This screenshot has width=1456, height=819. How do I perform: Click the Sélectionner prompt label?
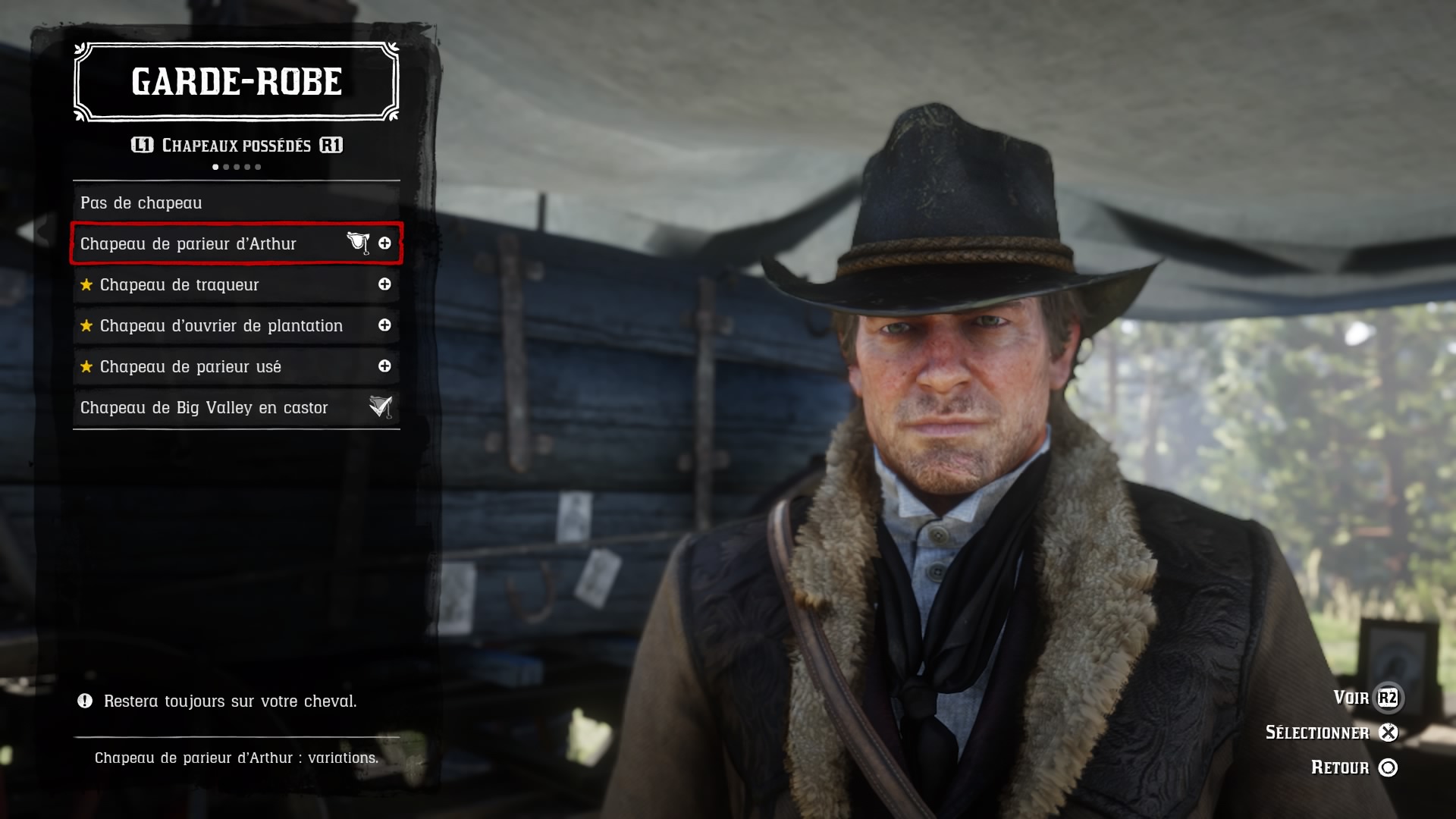(x=1317, y=733)
